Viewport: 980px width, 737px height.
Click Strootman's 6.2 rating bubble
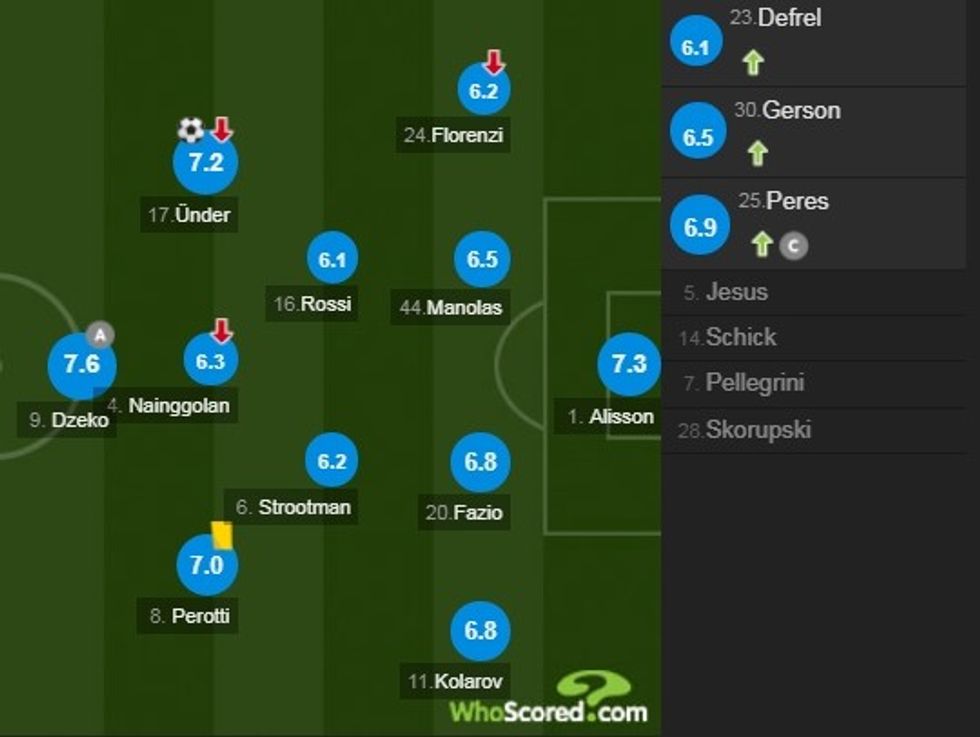332,461
